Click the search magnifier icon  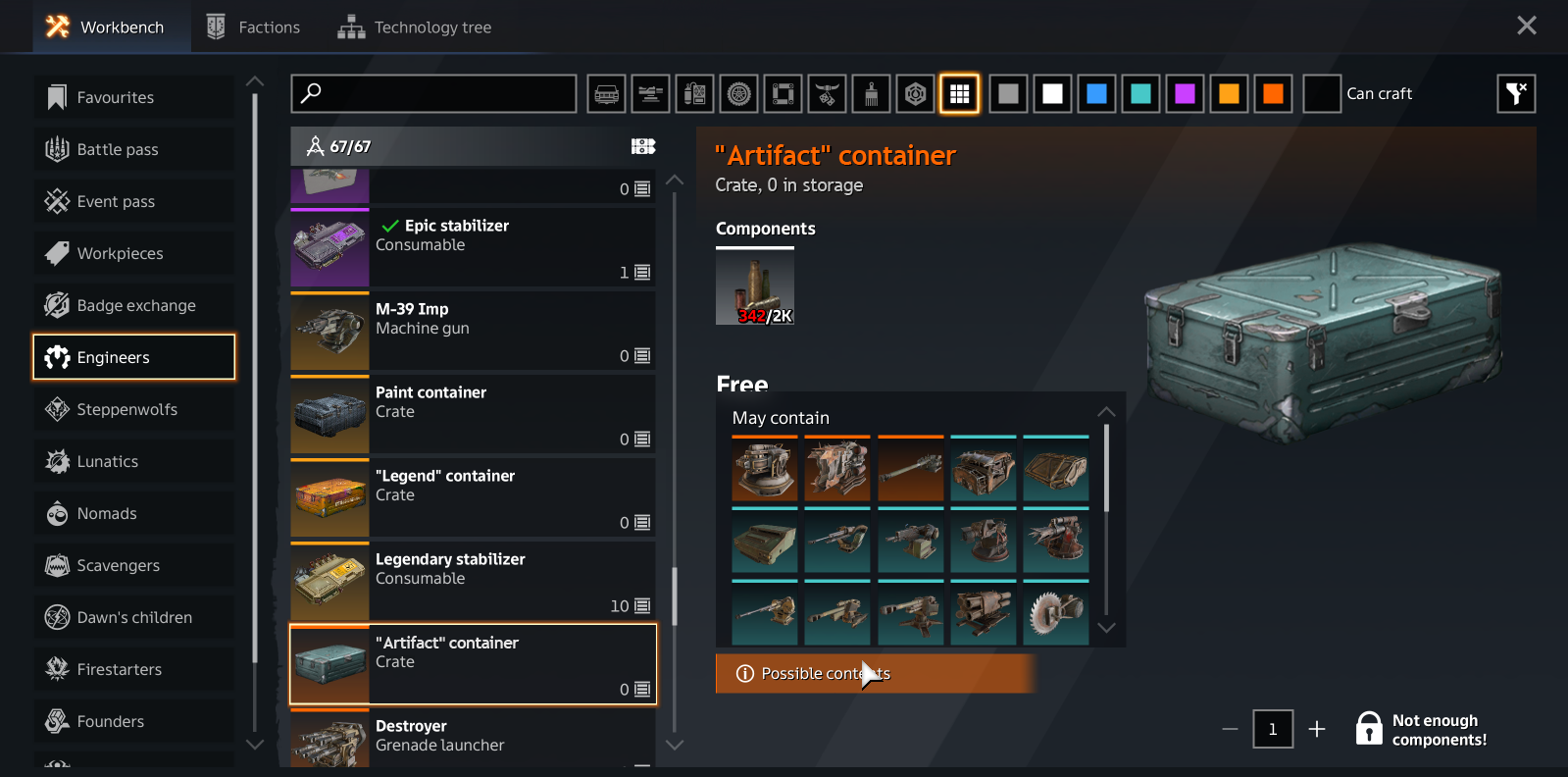click(312, 93)
